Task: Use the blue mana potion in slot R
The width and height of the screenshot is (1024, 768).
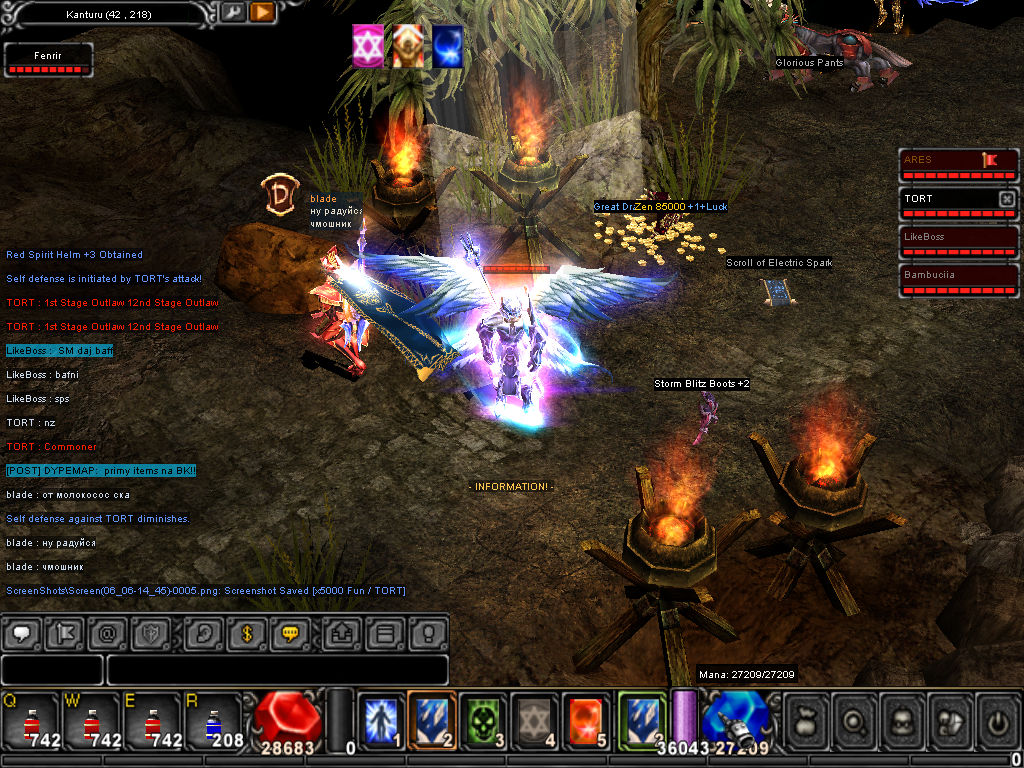Action: click(x=212, y=720)
